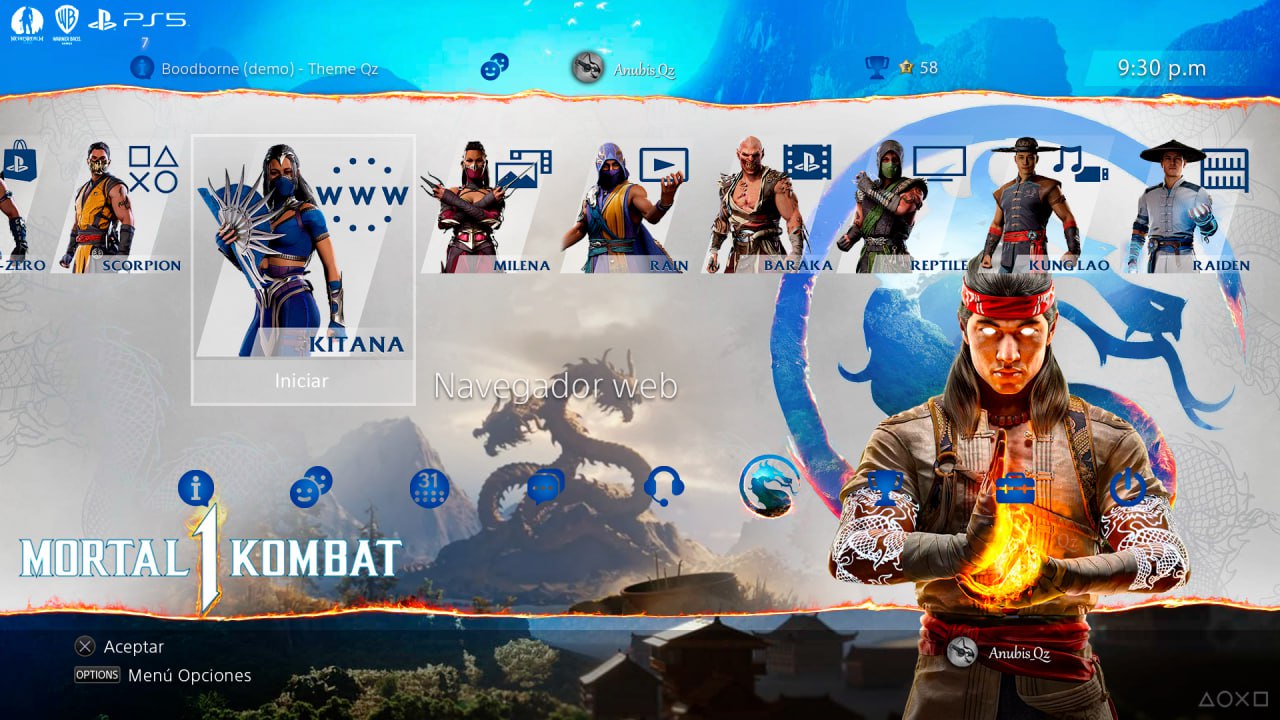Open the settings toolbox icon
This screenshot has height=720, width=1280.
point(1014,488)
